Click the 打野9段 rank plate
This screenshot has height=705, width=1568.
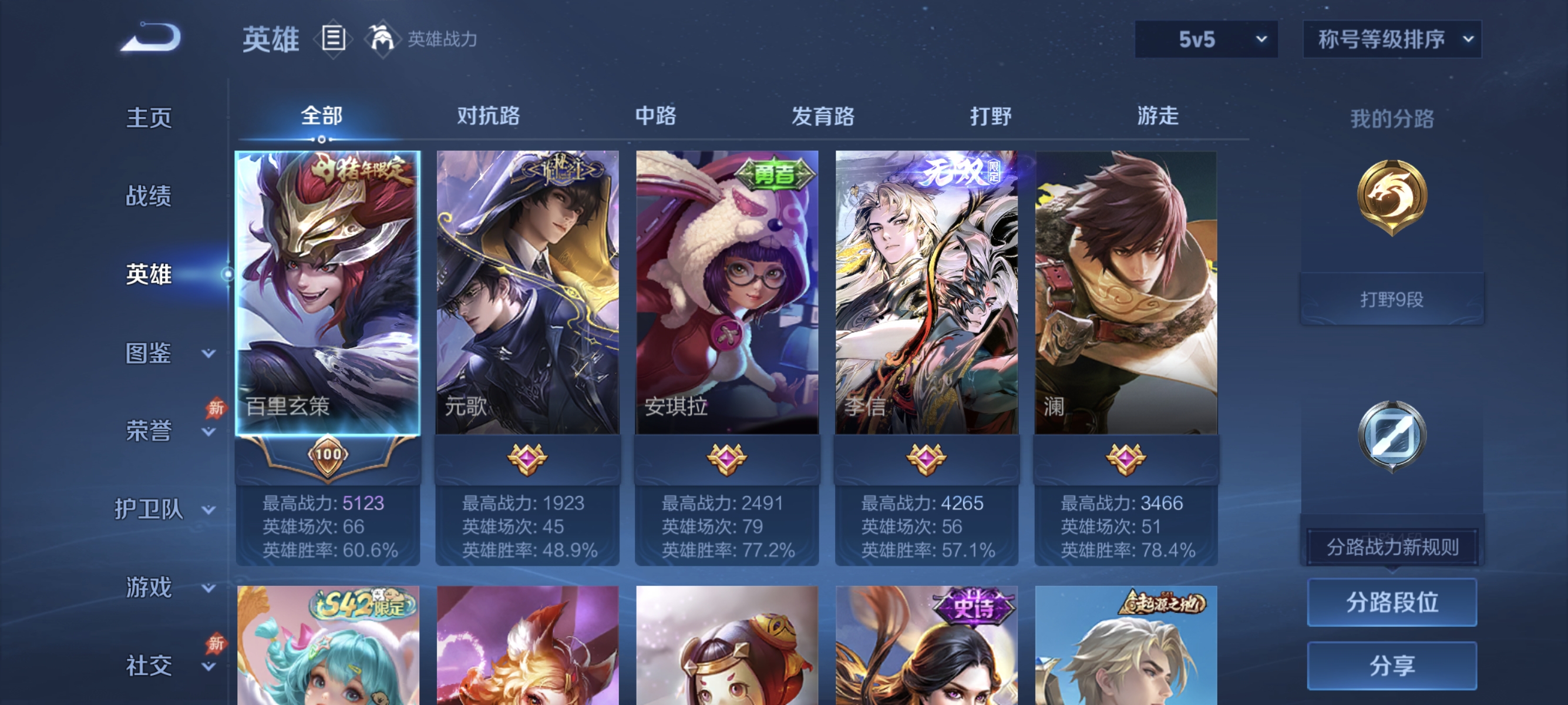coord(1392,298)
